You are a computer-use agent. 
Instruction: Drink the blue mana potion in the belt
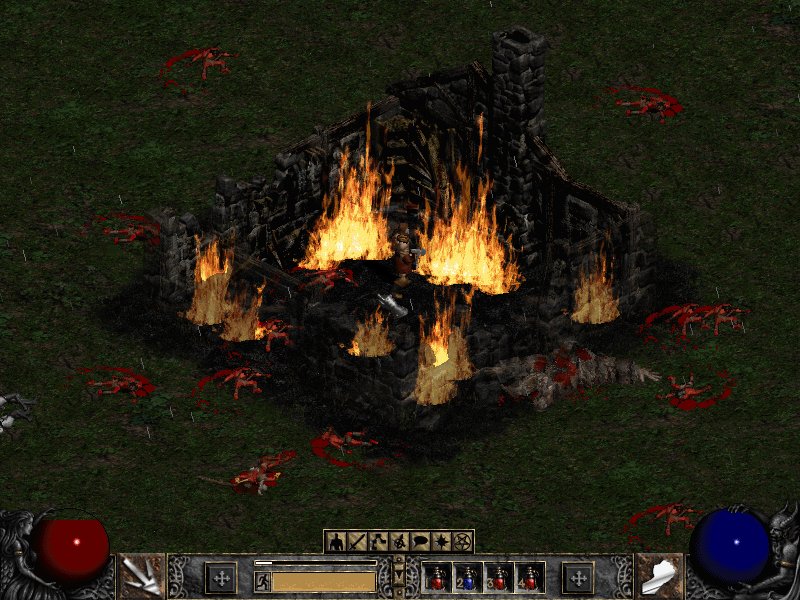[468, 578]
